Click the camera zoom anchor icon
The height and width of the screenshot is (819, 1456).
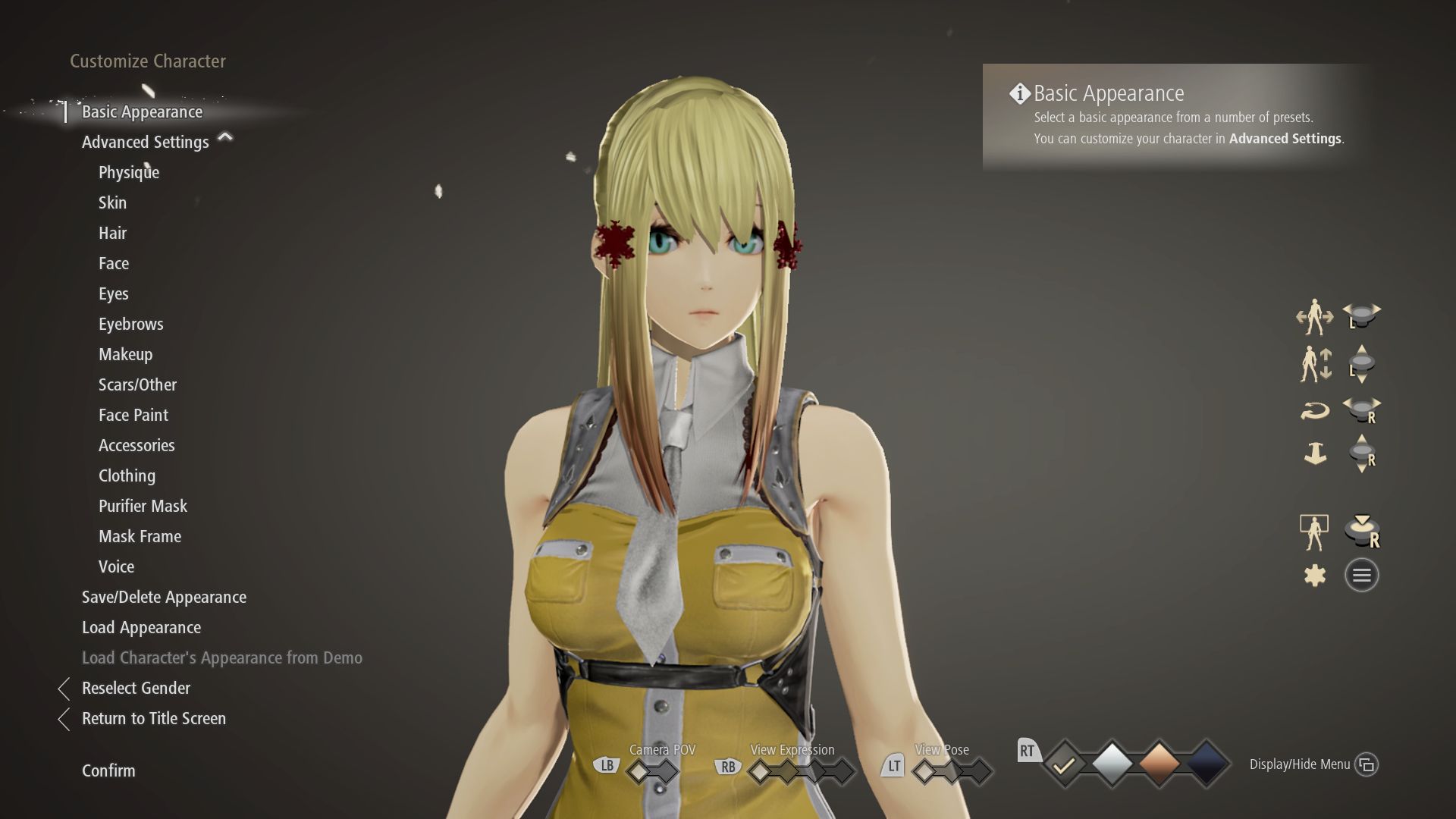click(1316, 455)
